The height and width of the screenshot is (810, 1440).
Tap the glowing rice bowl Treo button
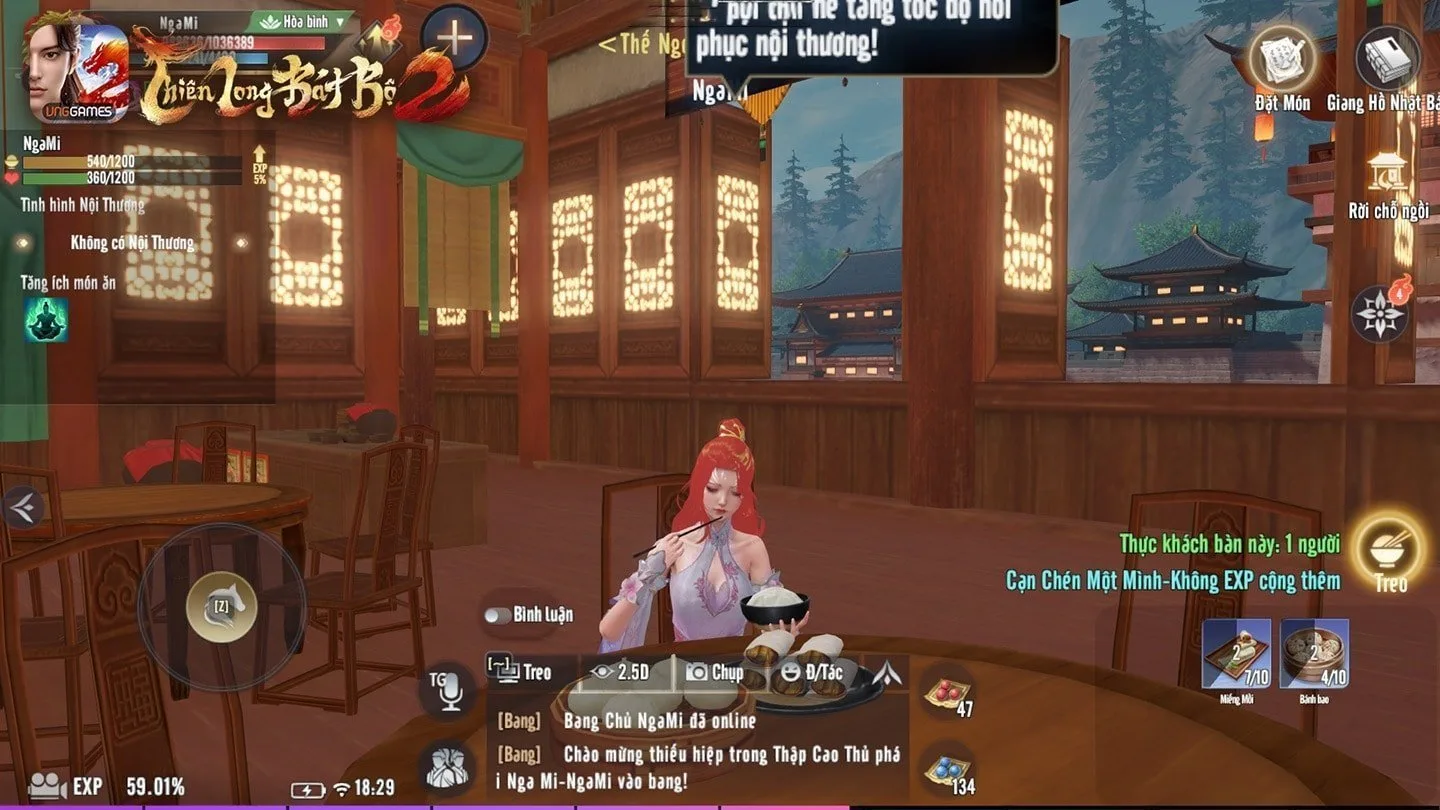pyautogui.click(x=1389, y=546)
